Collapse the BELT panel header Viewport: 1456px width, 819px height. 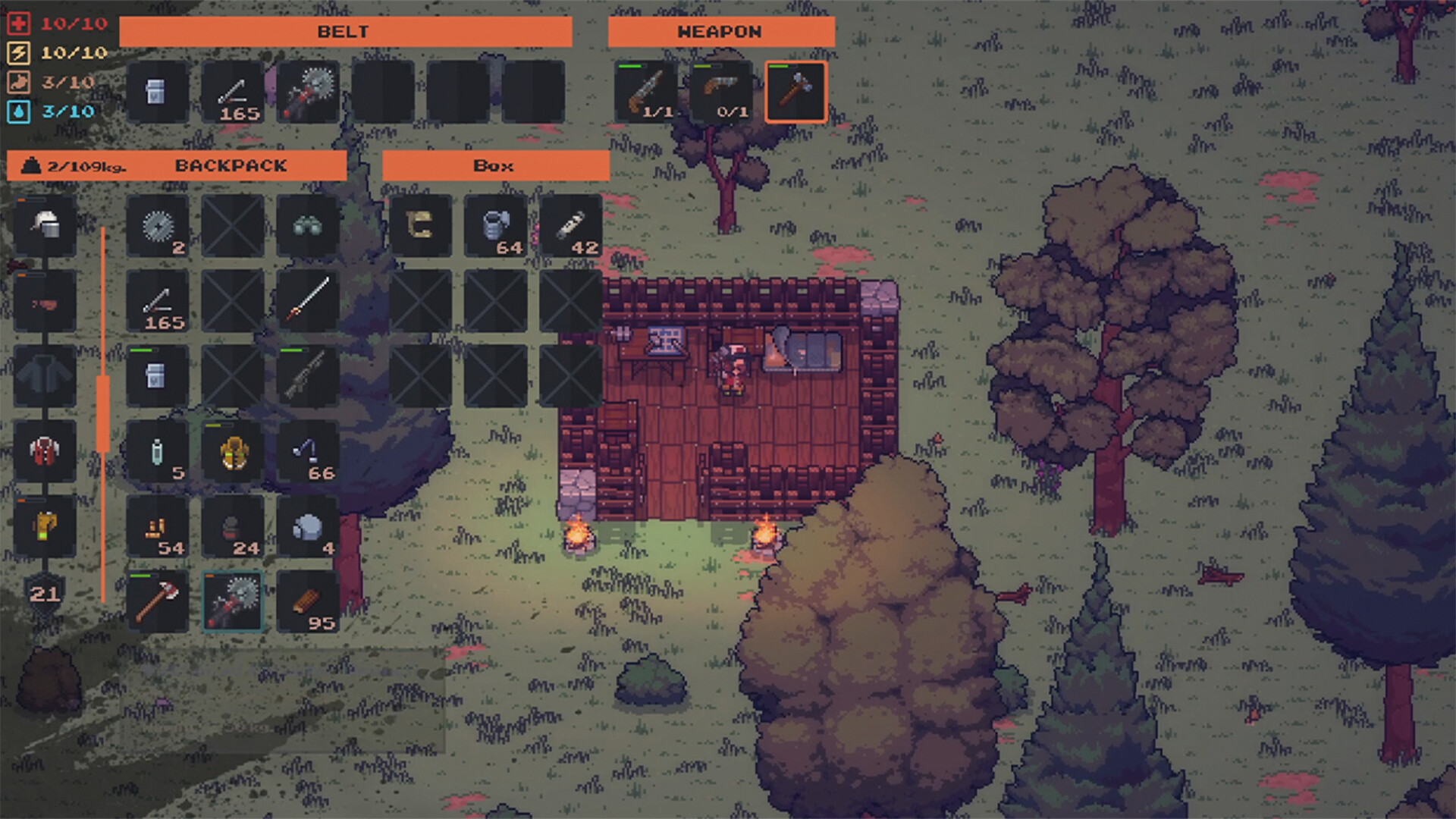tap(343, 31)
